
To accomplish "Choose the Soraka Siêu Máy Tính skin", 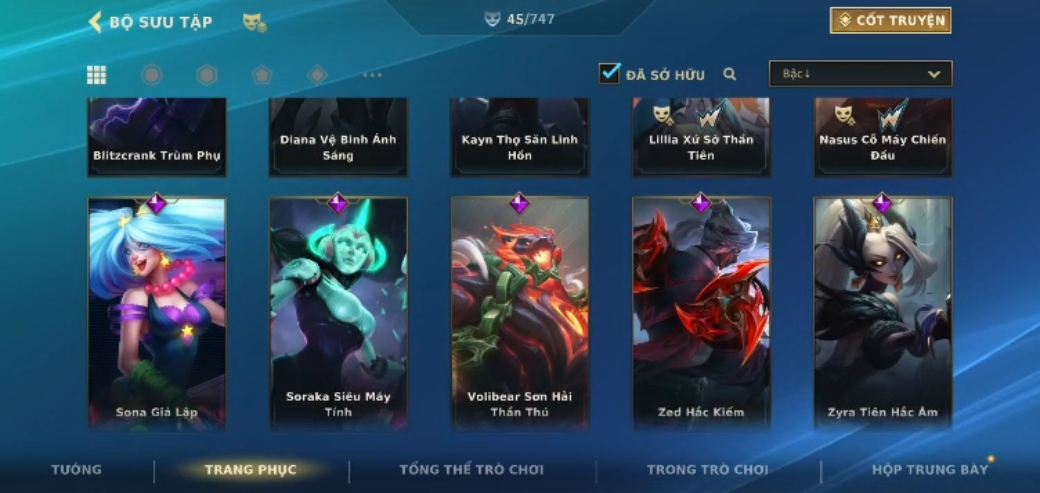I will (338, 312).
